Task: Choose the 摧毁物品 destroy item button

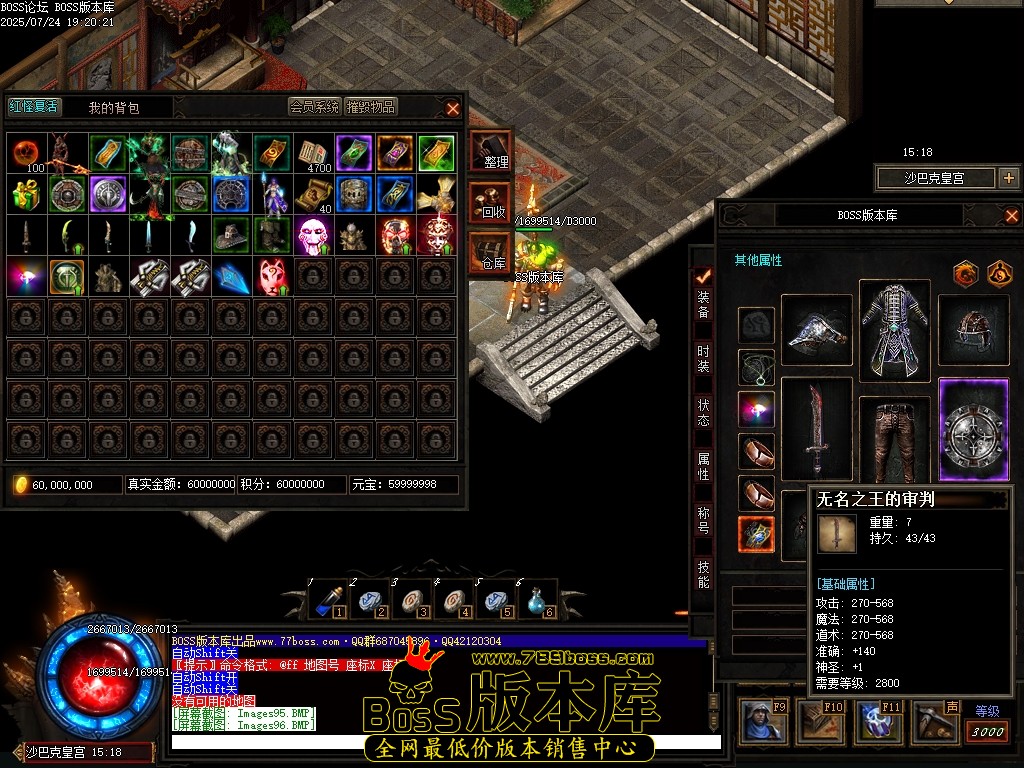Action: point(371,107)
